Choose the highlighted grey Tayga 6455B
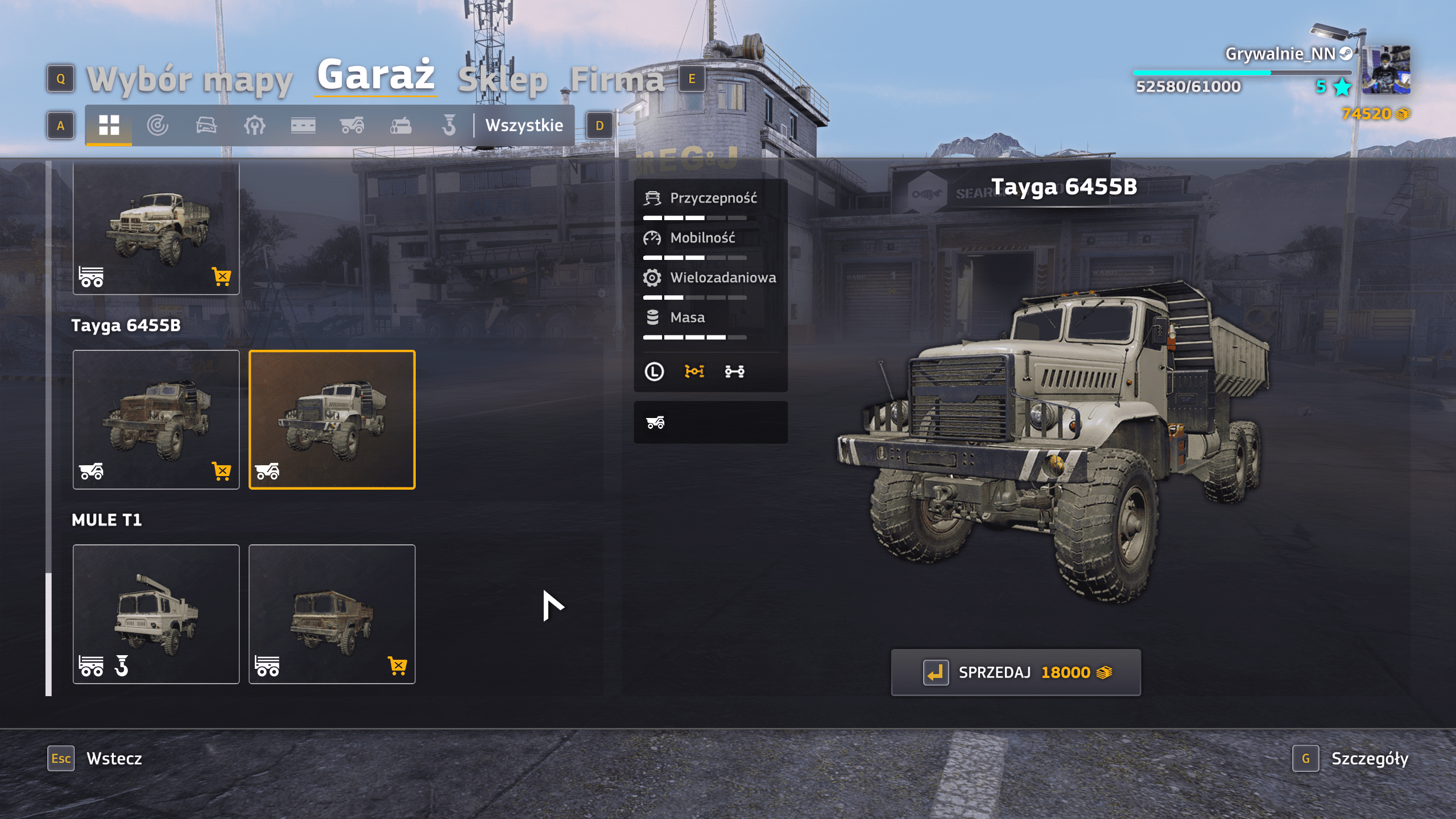The height and width of the screenshot is (819, 1456). 332,420
